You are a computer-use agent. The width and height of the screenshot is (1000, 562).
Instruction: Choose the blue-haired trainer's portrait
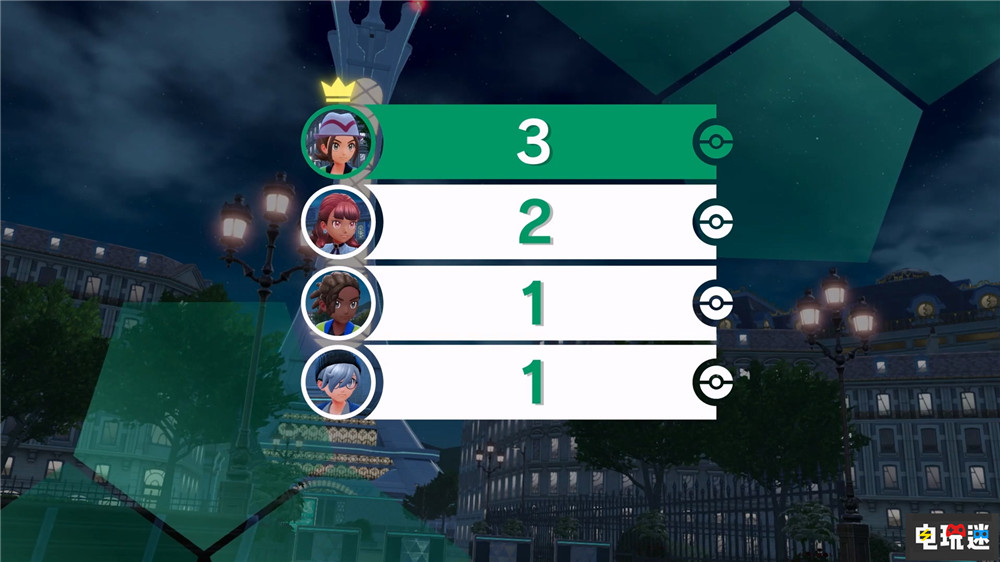[340, 381]
